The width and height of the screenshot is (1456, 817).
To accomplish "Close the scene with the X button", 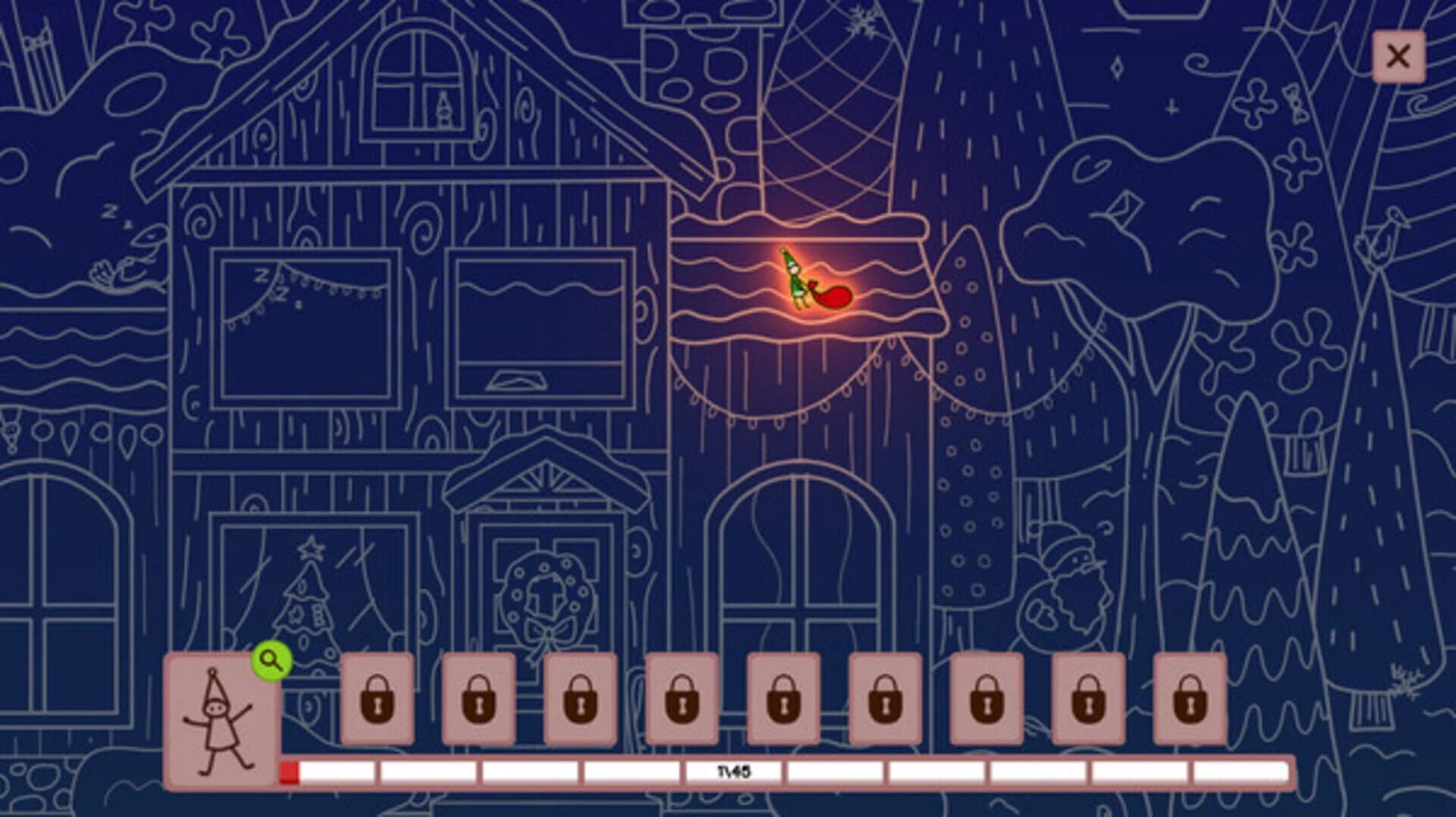I will 1400,56.
